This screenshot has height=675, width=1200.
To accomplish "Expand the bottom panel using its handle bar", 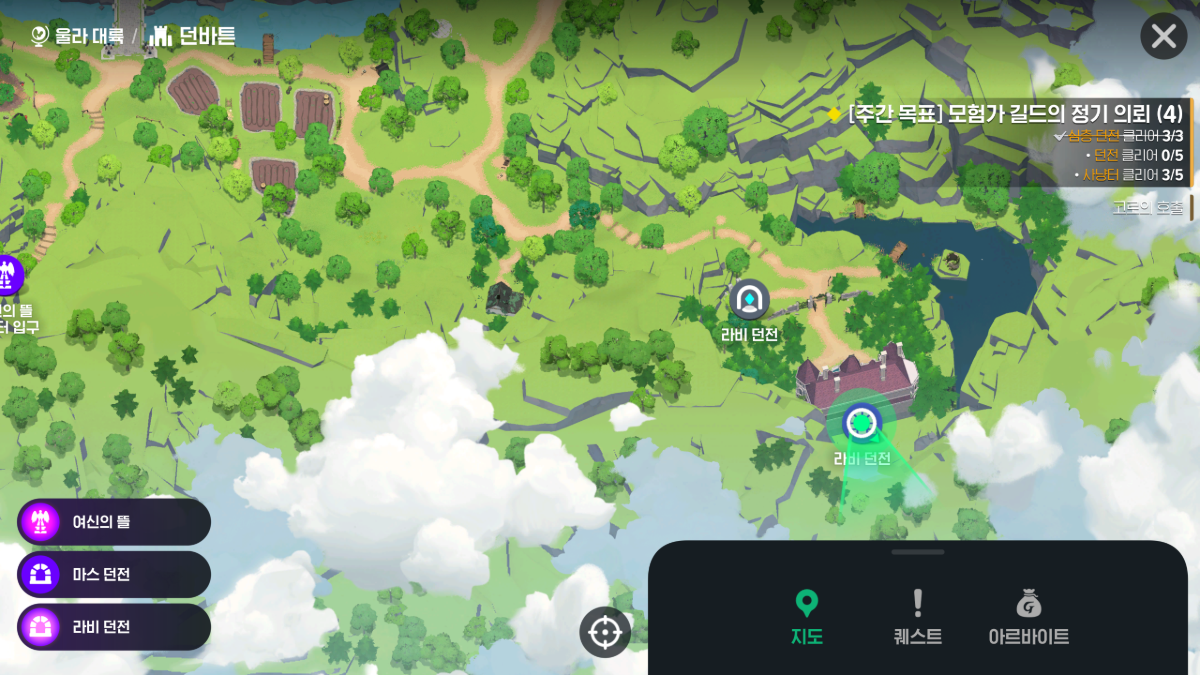I will 917,552.
